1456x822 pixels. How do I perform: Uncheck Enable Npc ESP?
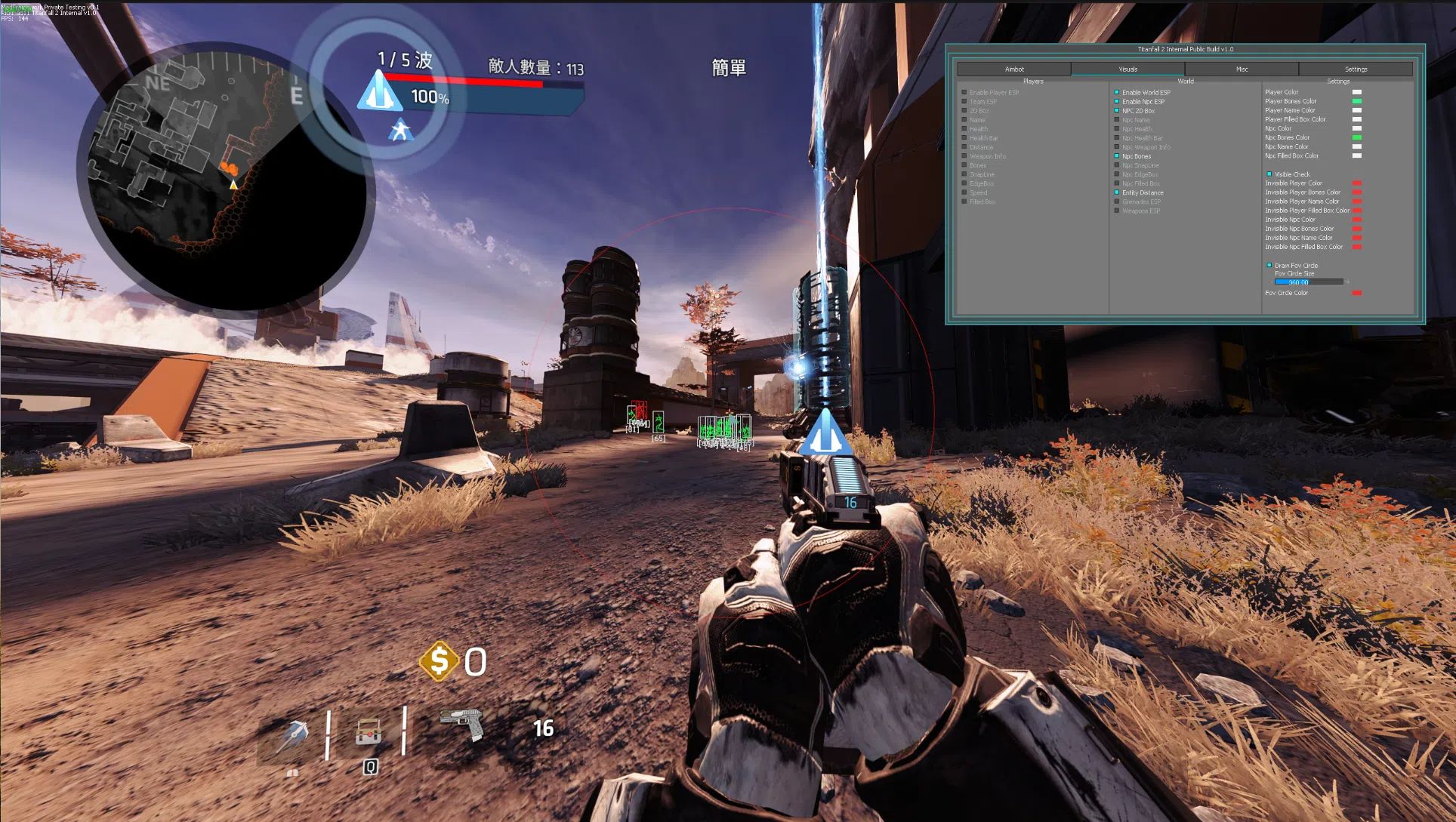click(x=1117, y=102)
